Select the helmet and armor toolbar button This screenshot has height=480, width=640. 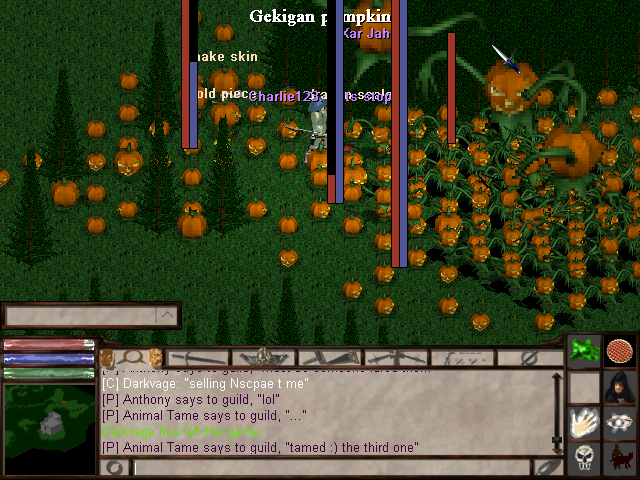tap(264, 357)
